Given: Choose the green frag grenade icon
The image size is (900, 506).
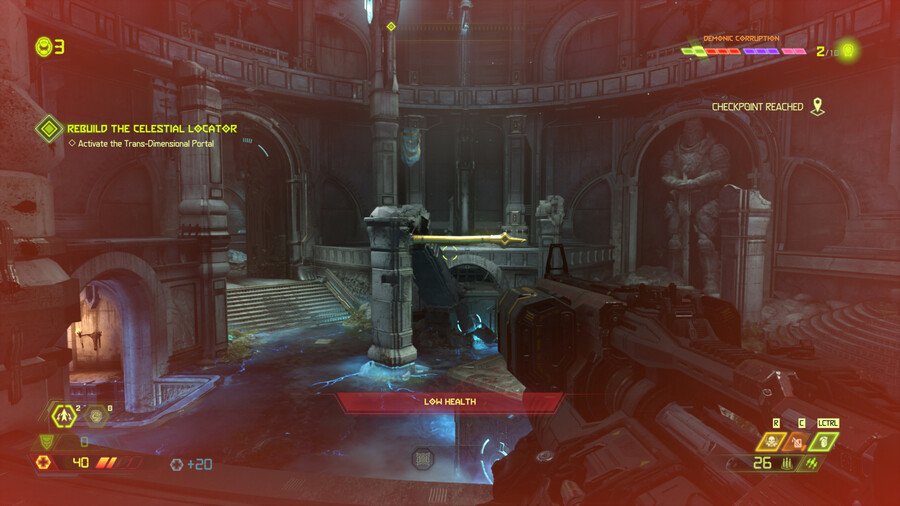Looking at the screenshot, I should tap(827, 441).
